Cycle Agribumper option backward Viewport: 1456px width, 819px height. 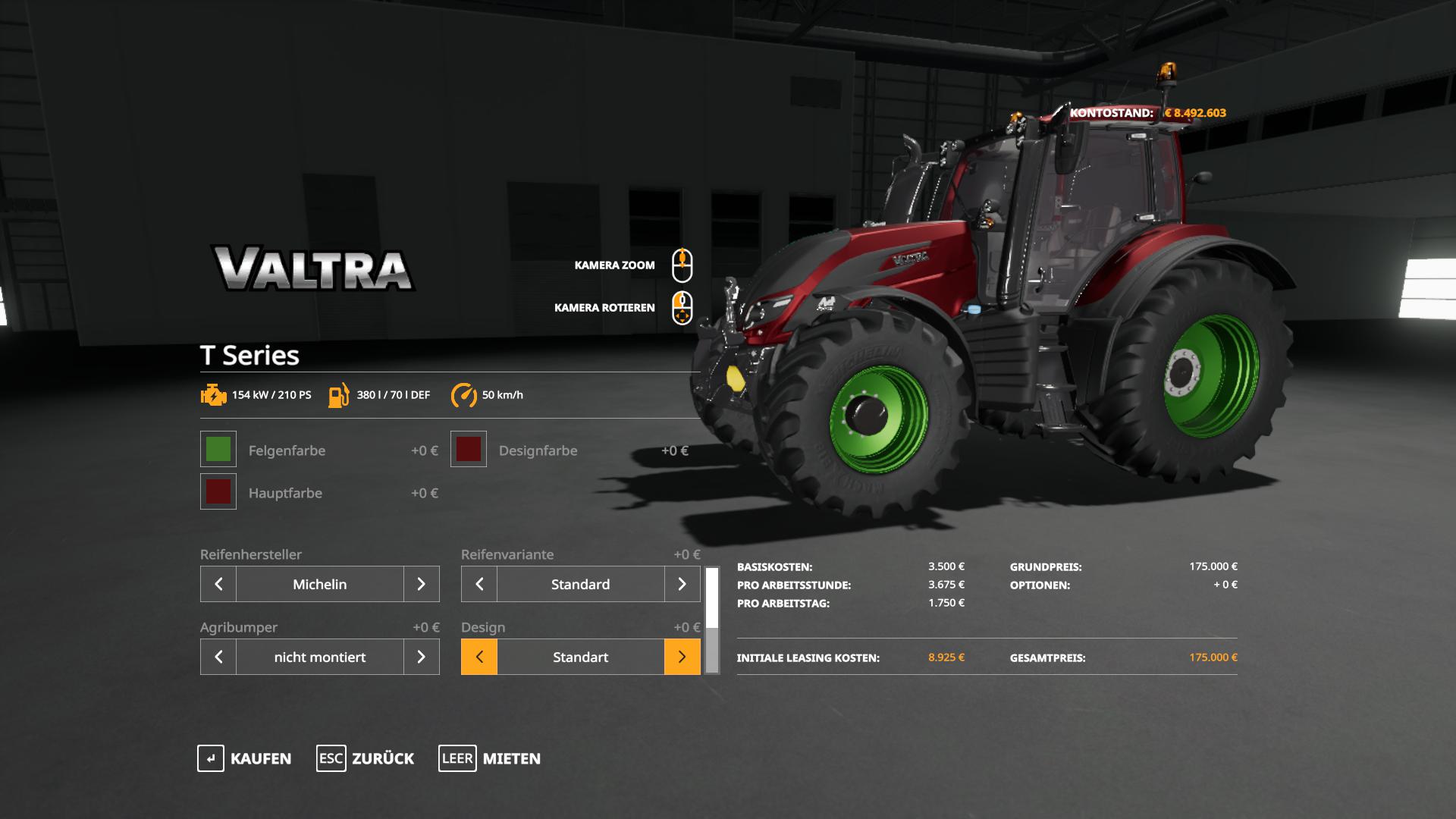218,657
